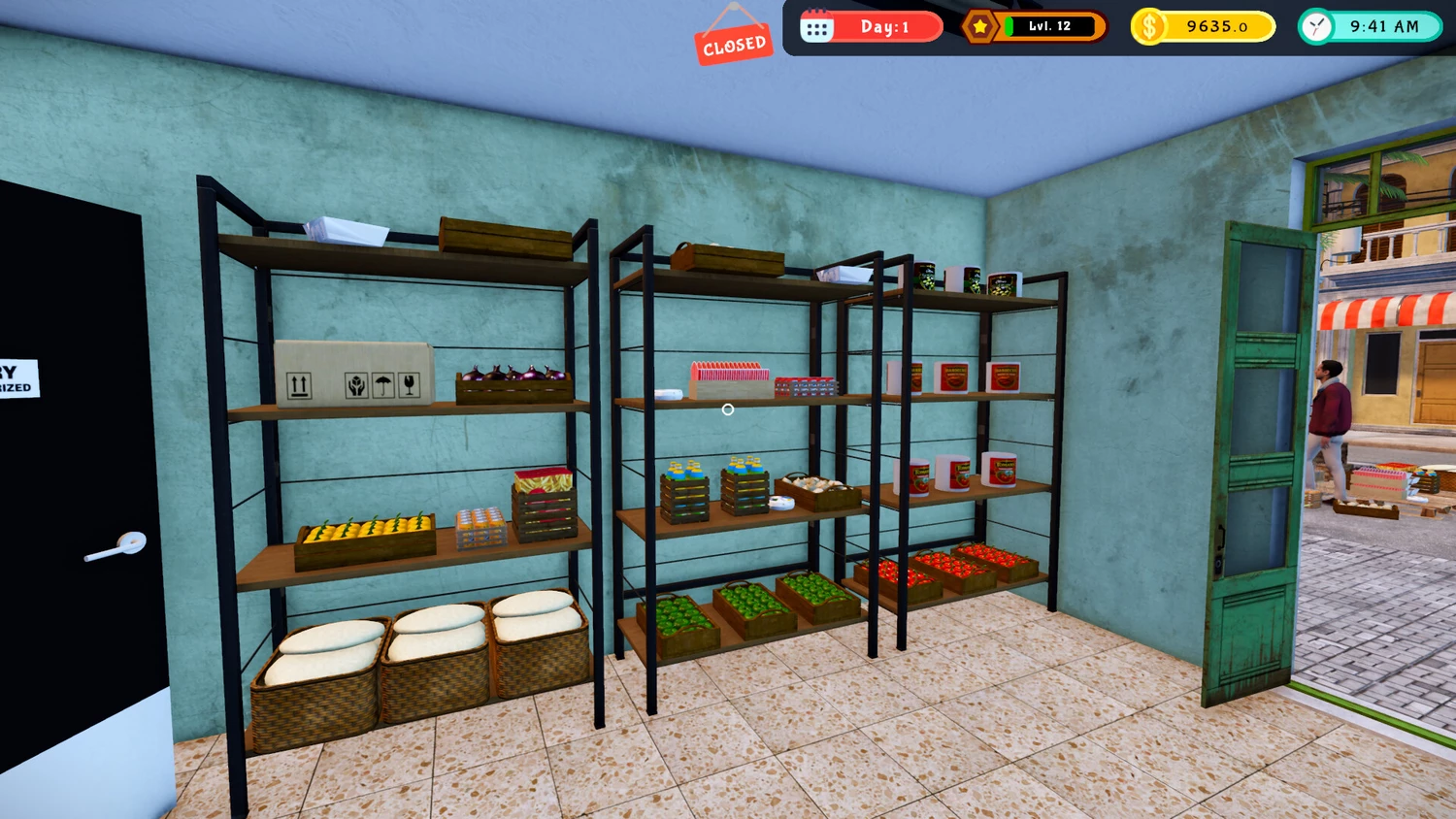The width and height of the screenshot is (1456, 819).
Task: Click the gold dollar coin icon
Action: point(1149,27)
